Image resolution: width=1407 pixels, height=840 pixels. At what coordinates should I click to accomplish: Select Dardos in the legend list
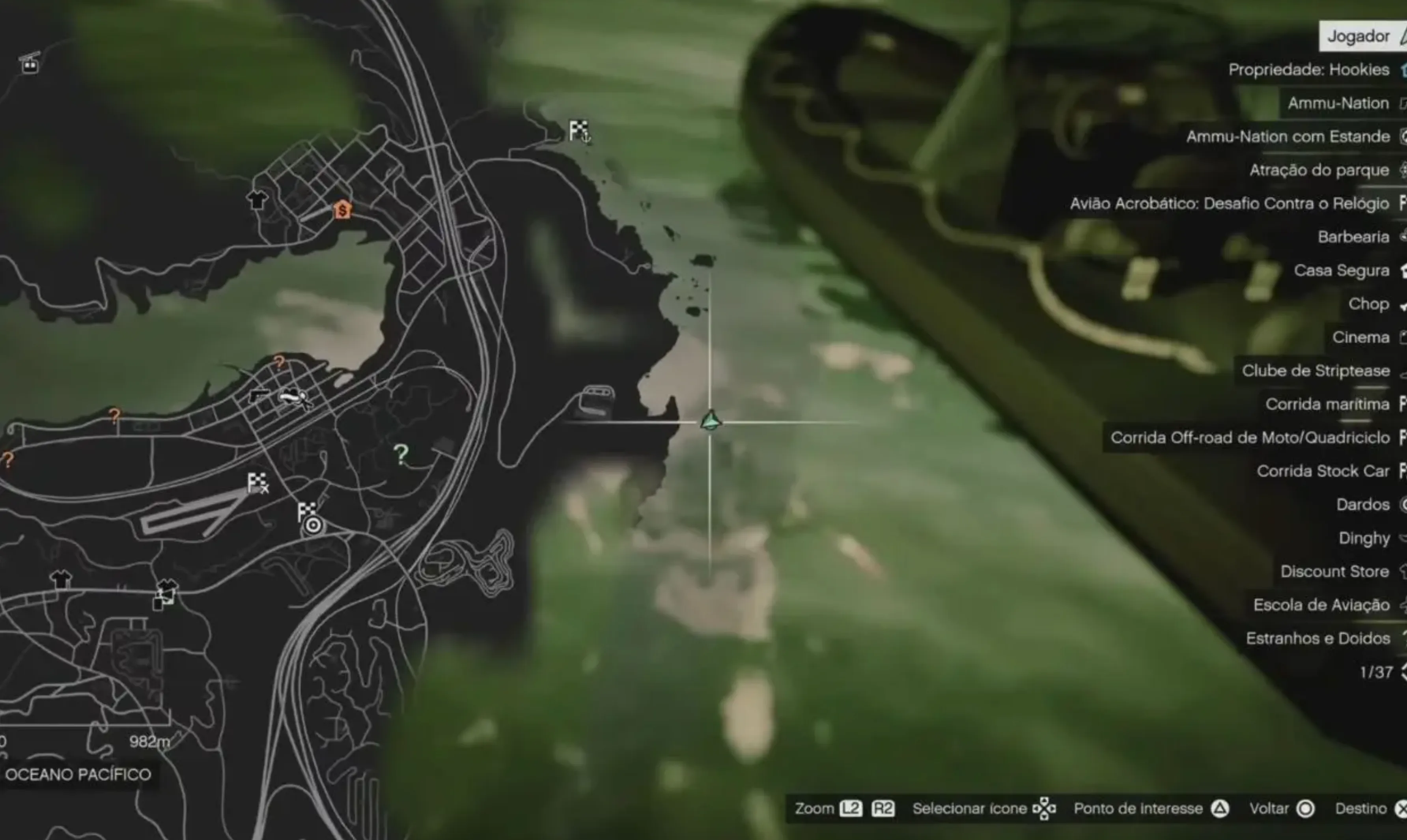click(1363, 504)
